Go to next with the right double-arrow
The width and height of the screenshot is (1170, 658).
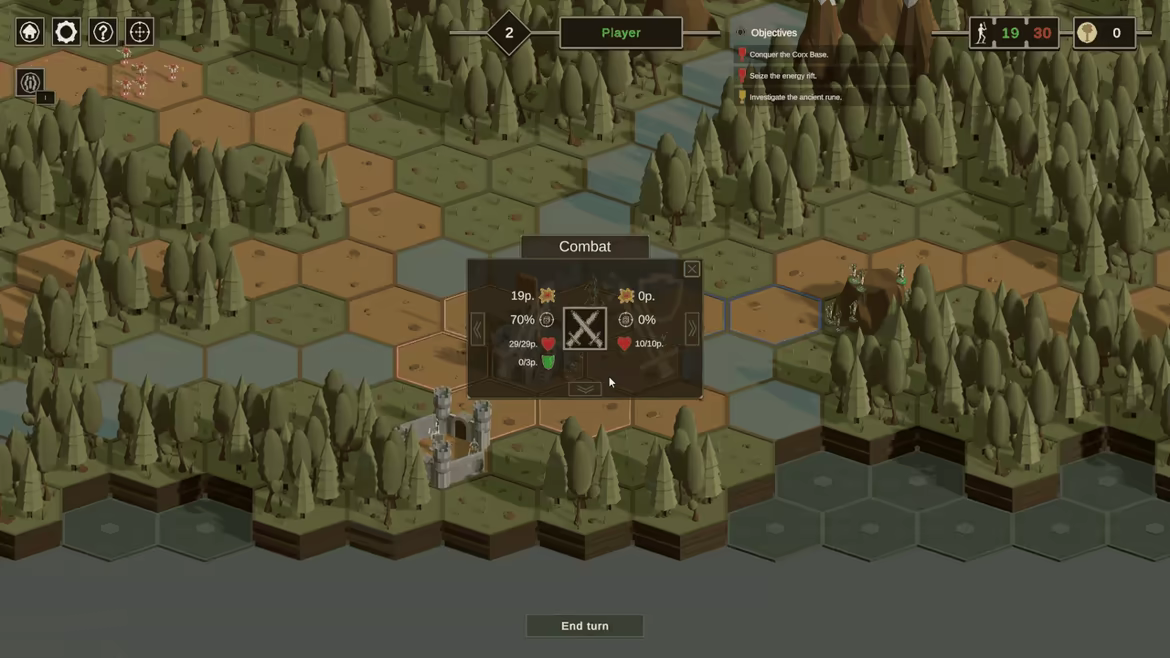point(691,329)
